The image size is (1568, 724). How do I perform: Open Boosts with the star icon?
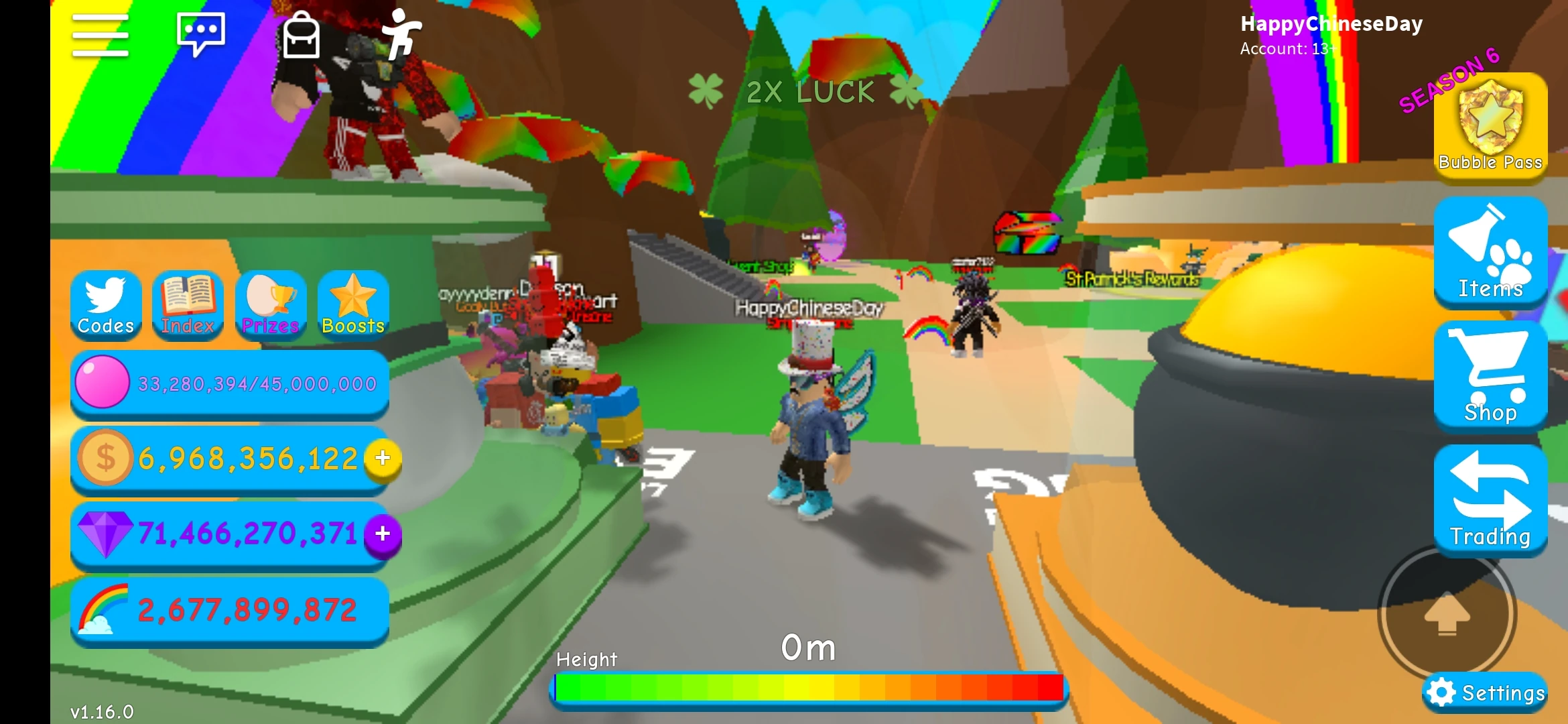pos(352,305)
